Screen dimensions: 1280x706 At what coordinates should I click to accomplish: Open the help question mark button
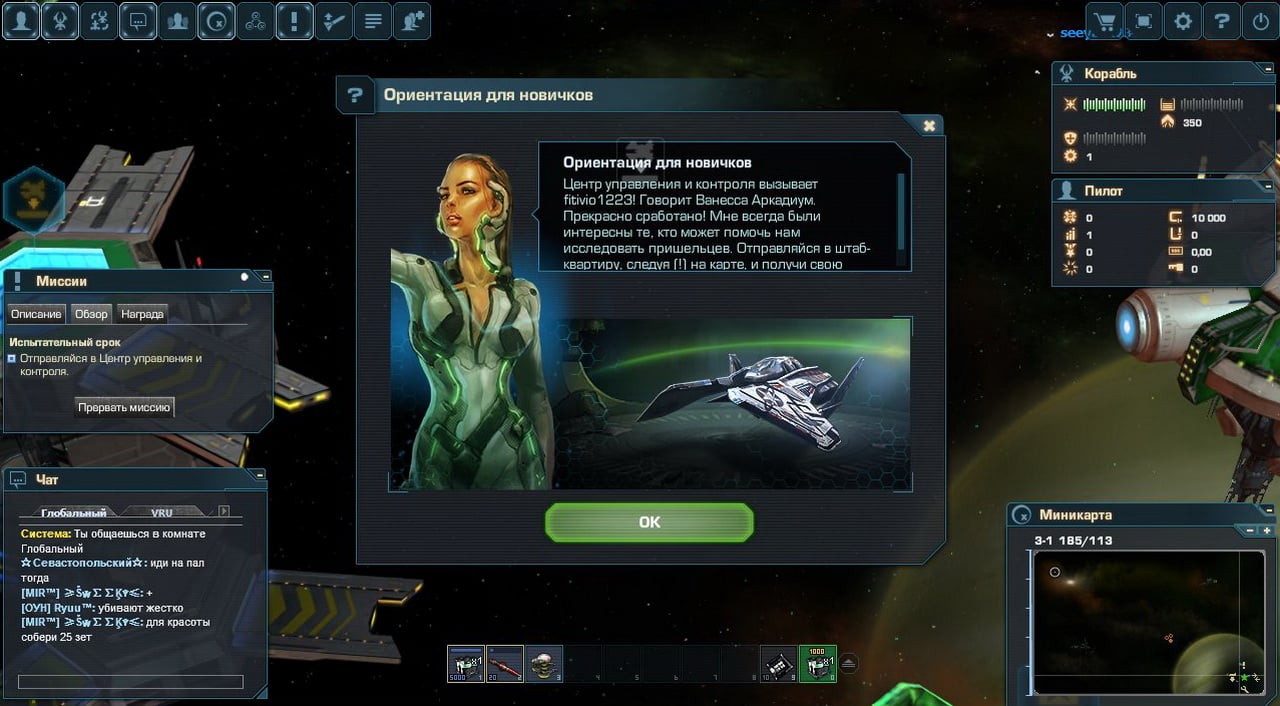(1221, 21)
